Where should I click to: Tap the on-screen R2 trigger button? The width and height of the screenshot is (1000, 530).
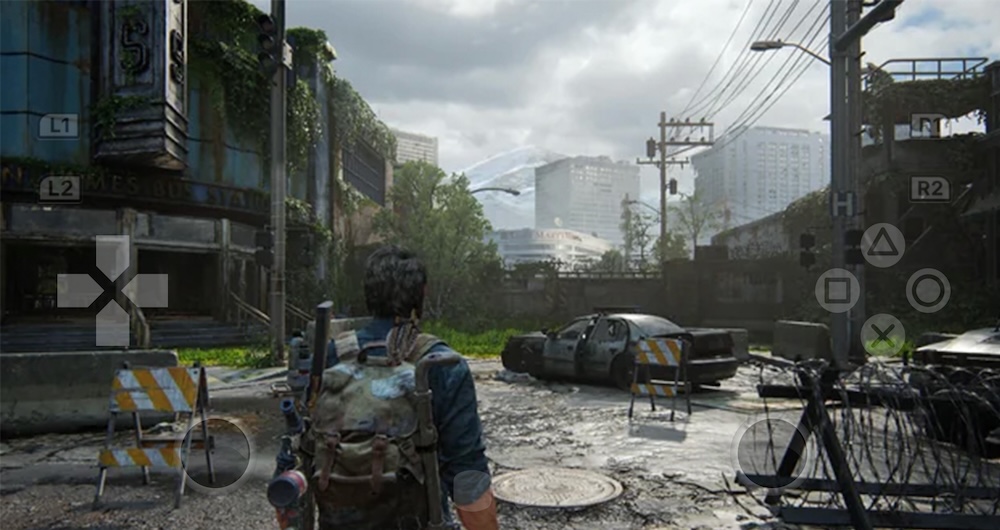(930, 188)
